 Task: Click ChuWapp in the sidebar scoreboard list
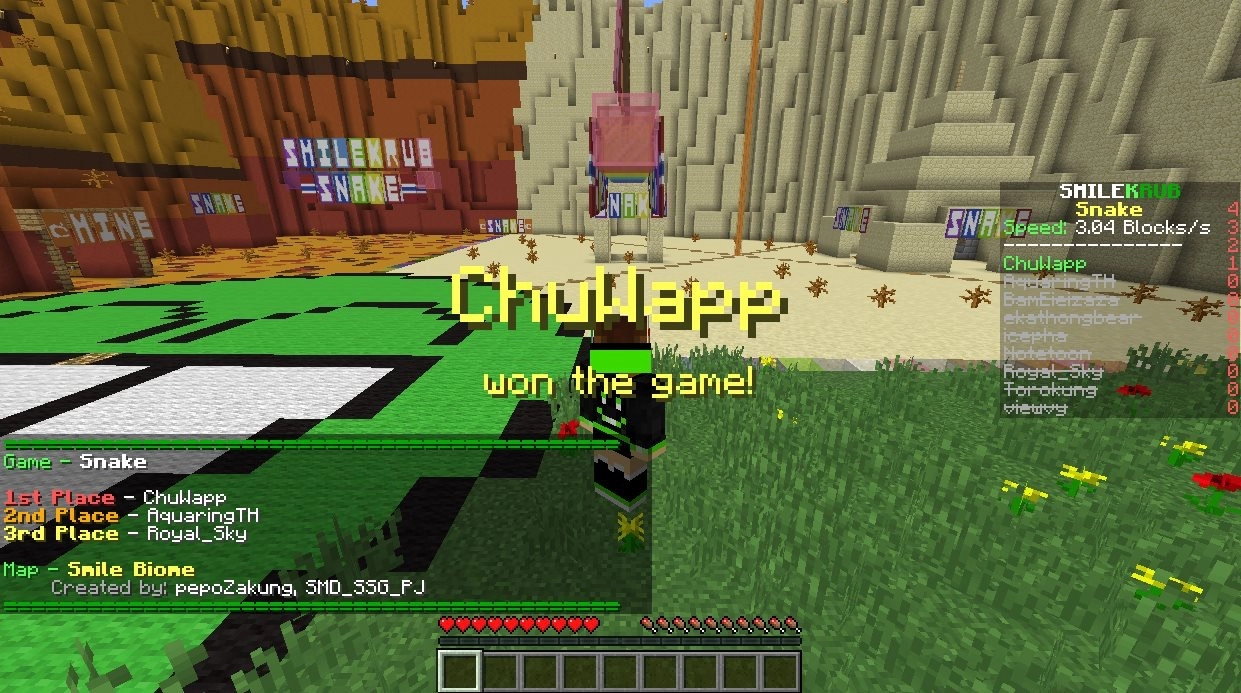tap(1044, 264)
